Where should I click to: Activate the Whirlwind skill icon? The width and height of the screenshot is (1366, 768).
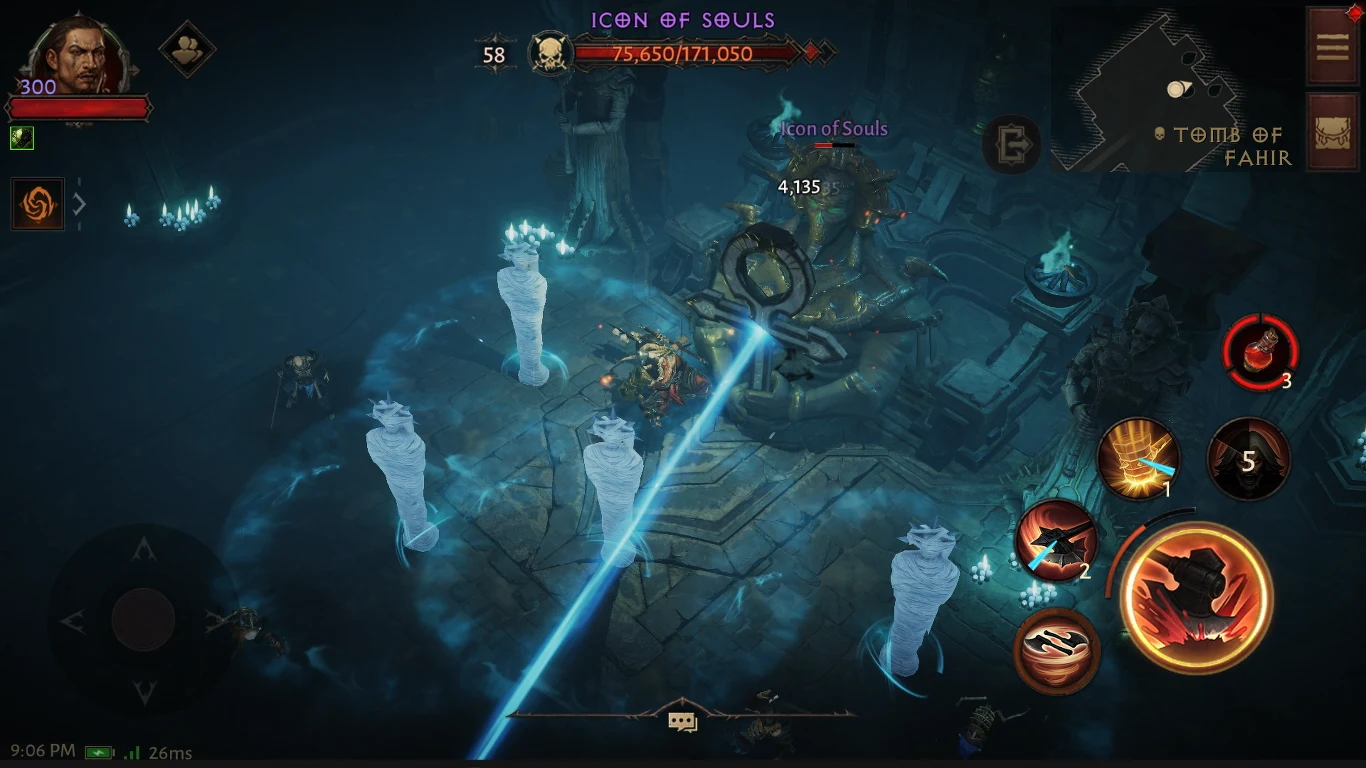click(x=1057, y=651)
